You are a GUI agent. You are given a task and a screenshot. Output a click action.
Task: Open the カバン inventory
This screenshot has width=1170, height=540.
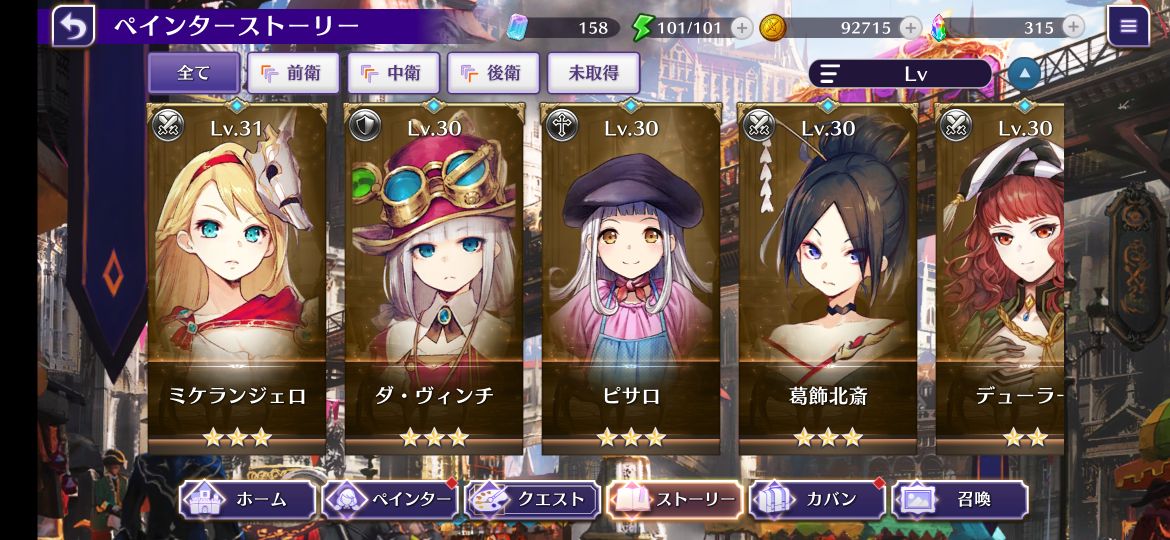click(817, 499)
